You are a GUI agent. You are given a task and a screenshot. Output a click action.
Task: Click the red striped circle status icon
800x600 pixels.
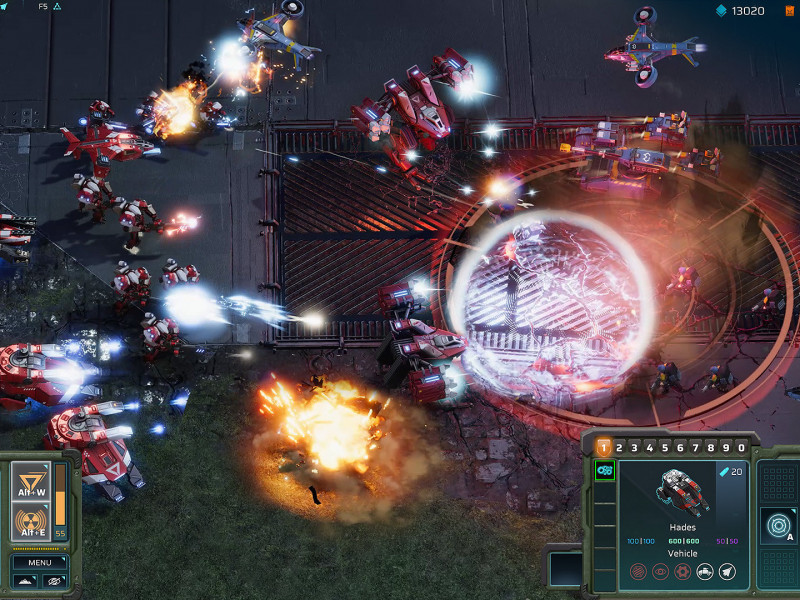(x=638, y=572)
